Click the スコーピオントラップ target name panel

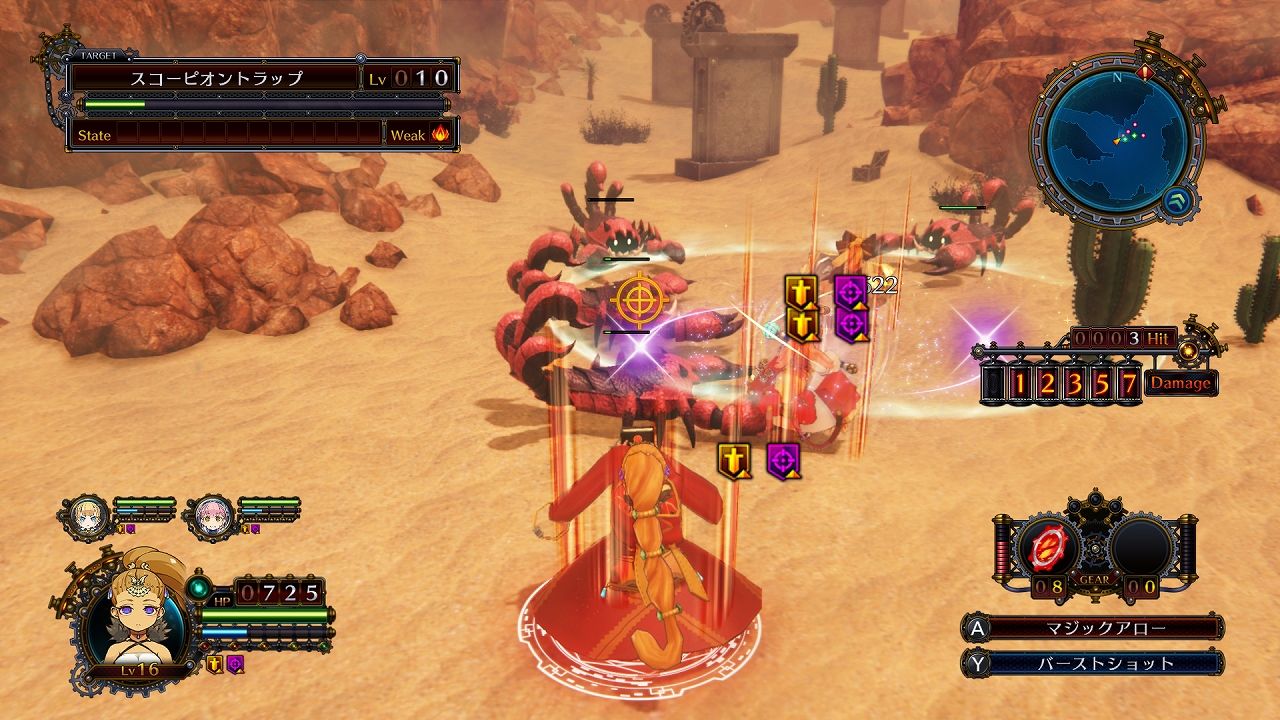pyautogui.click(x=216, y=78)
